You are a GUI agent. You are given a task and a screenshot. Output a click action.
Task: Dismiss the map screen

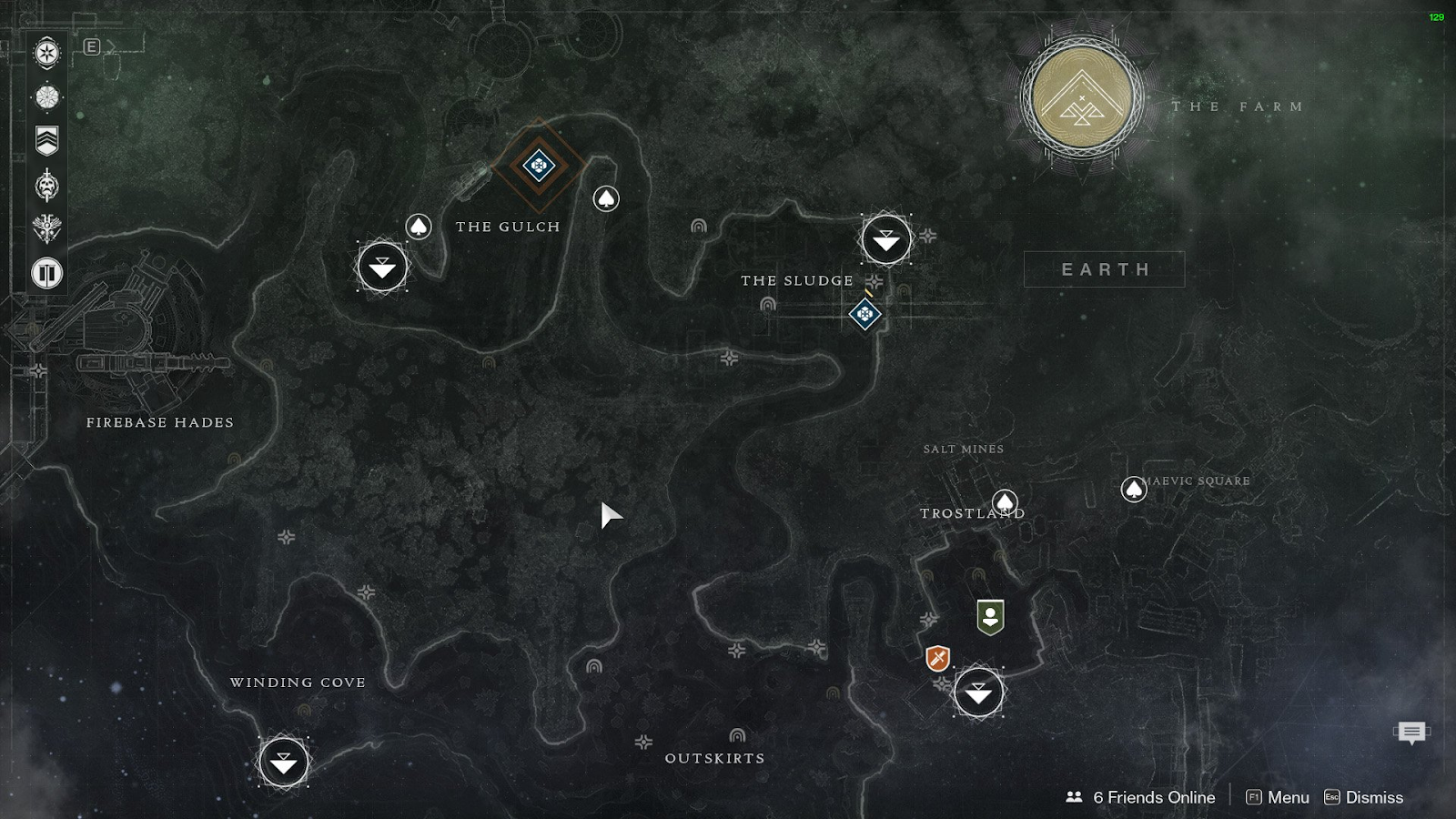[1363, 797]
